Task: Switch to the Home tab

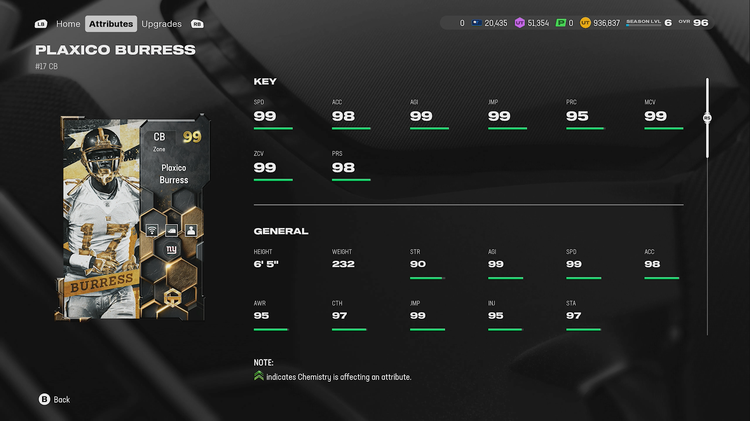Action: tap(68, 23)
